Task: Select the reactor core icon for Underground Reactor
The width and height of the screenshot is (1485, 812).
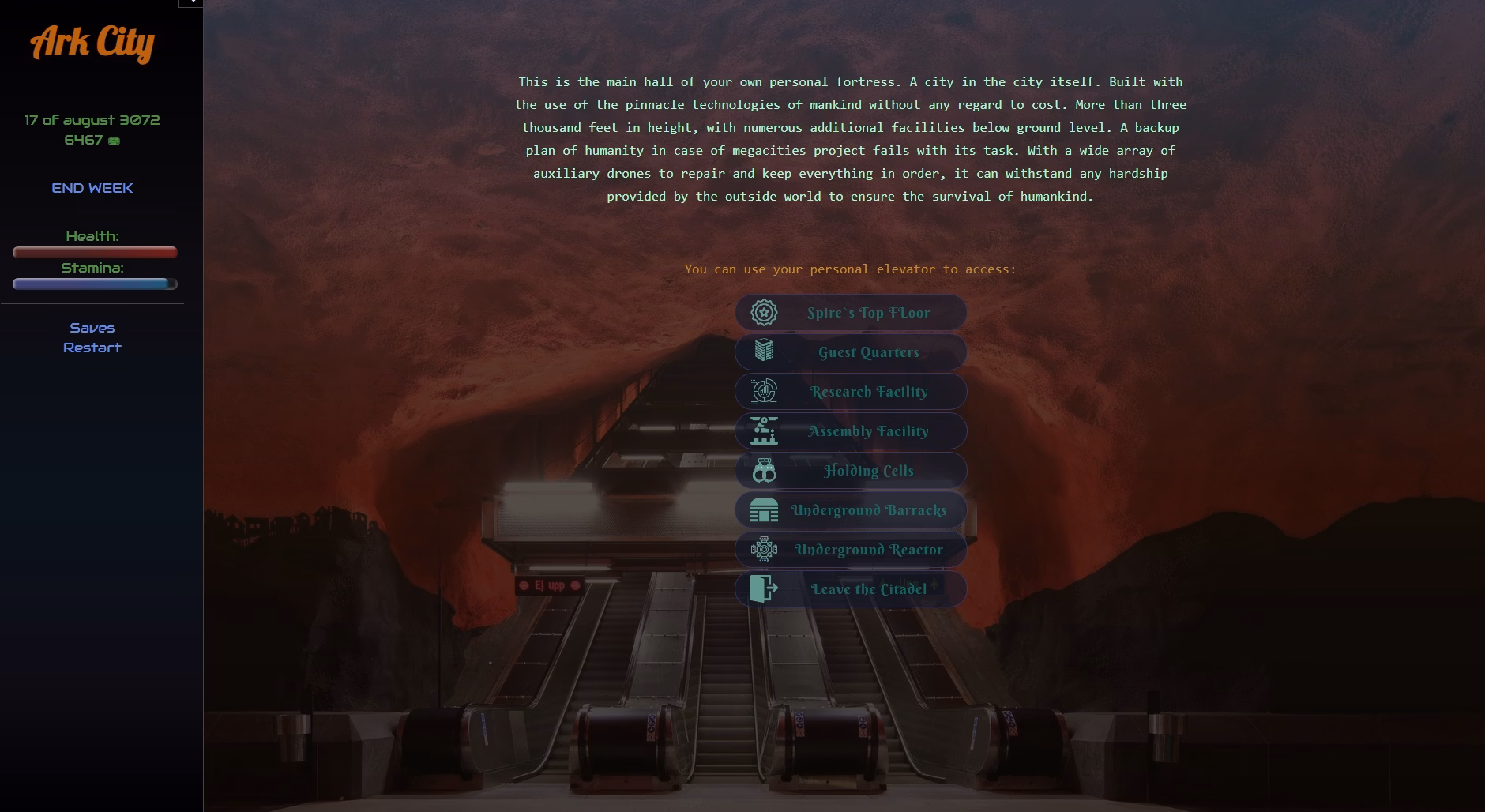Action: pyautogui.click(x=763, y=549)
